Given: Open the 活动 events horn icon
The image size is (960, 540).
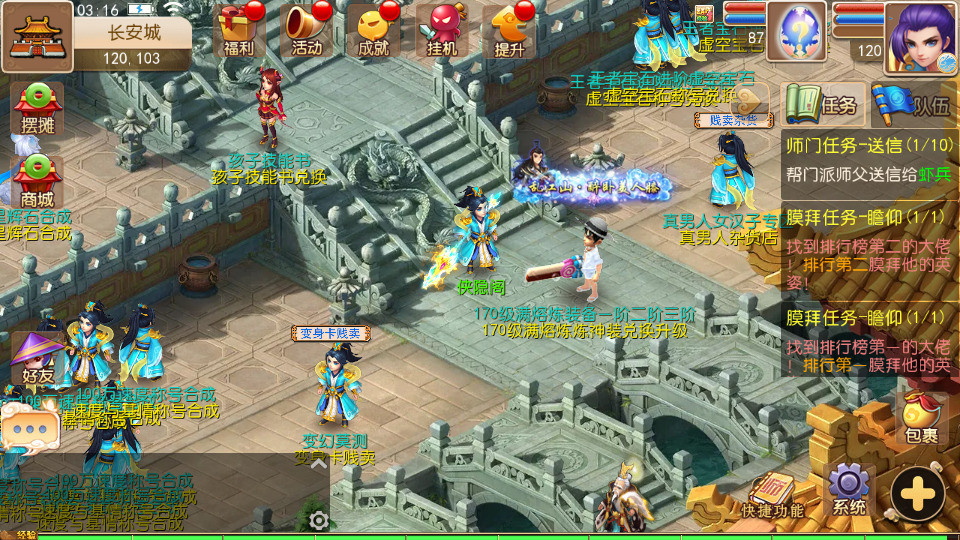Looking at the screenshot, I should pyautogui.click(x=306, y=30).
